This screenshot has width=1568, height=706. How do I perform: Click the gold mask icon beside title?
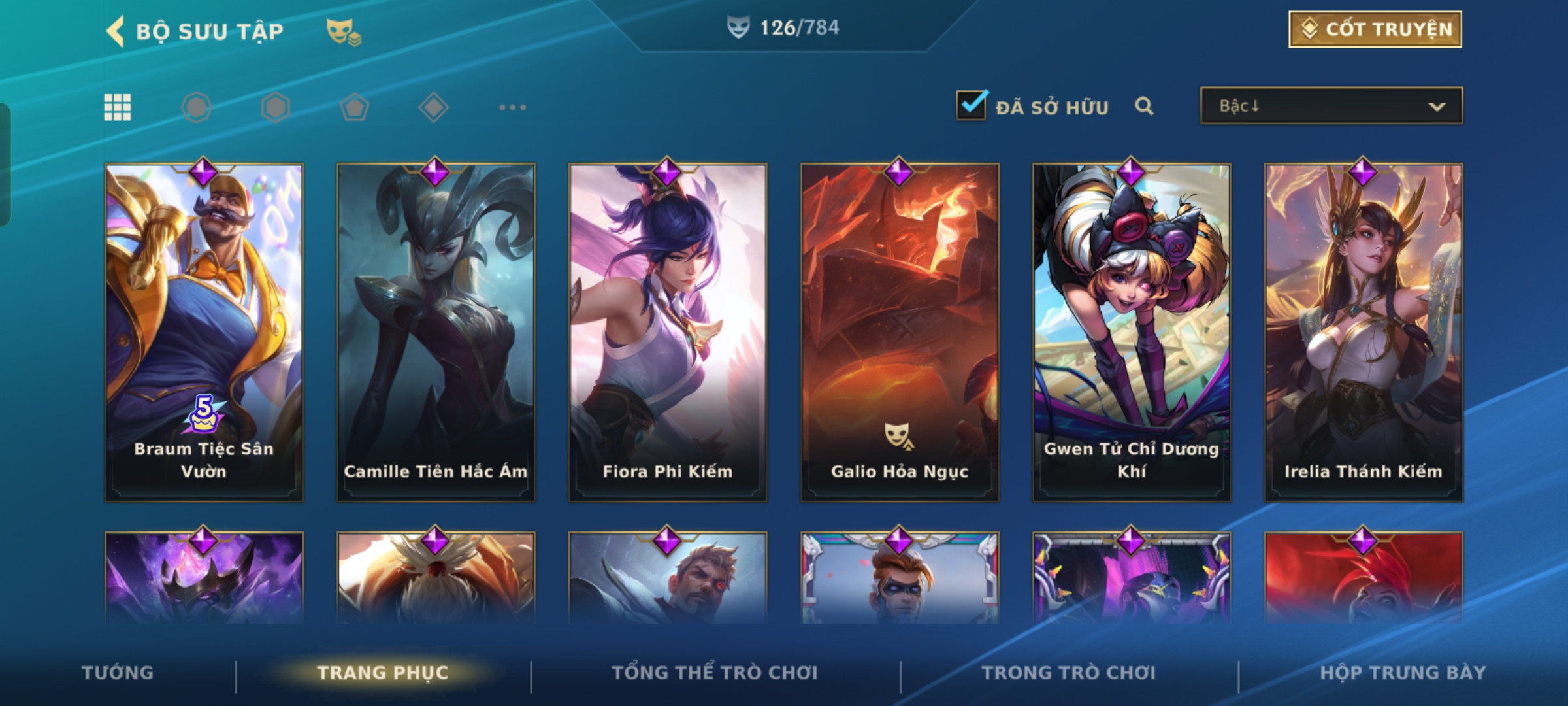344,31
